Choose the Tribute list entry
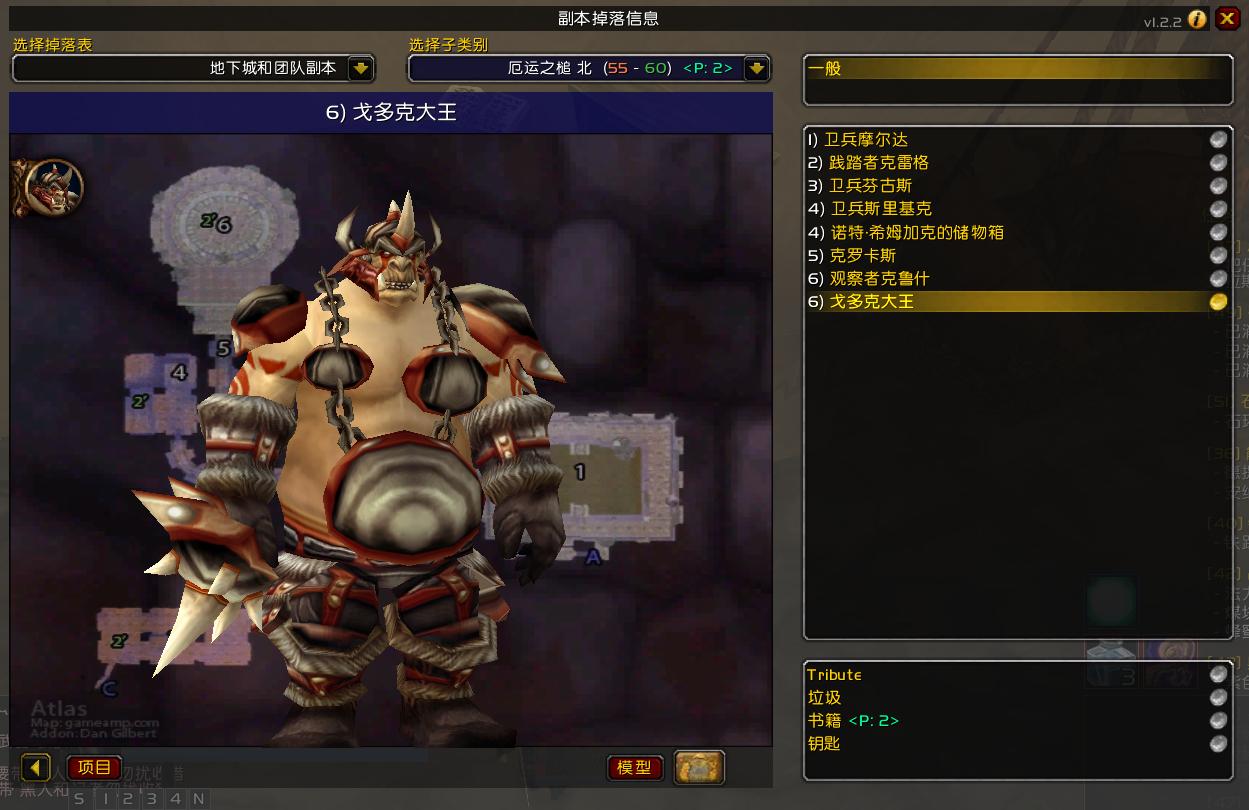Image resolution: width=1249 pixels, height=810 pixels. 834,675
